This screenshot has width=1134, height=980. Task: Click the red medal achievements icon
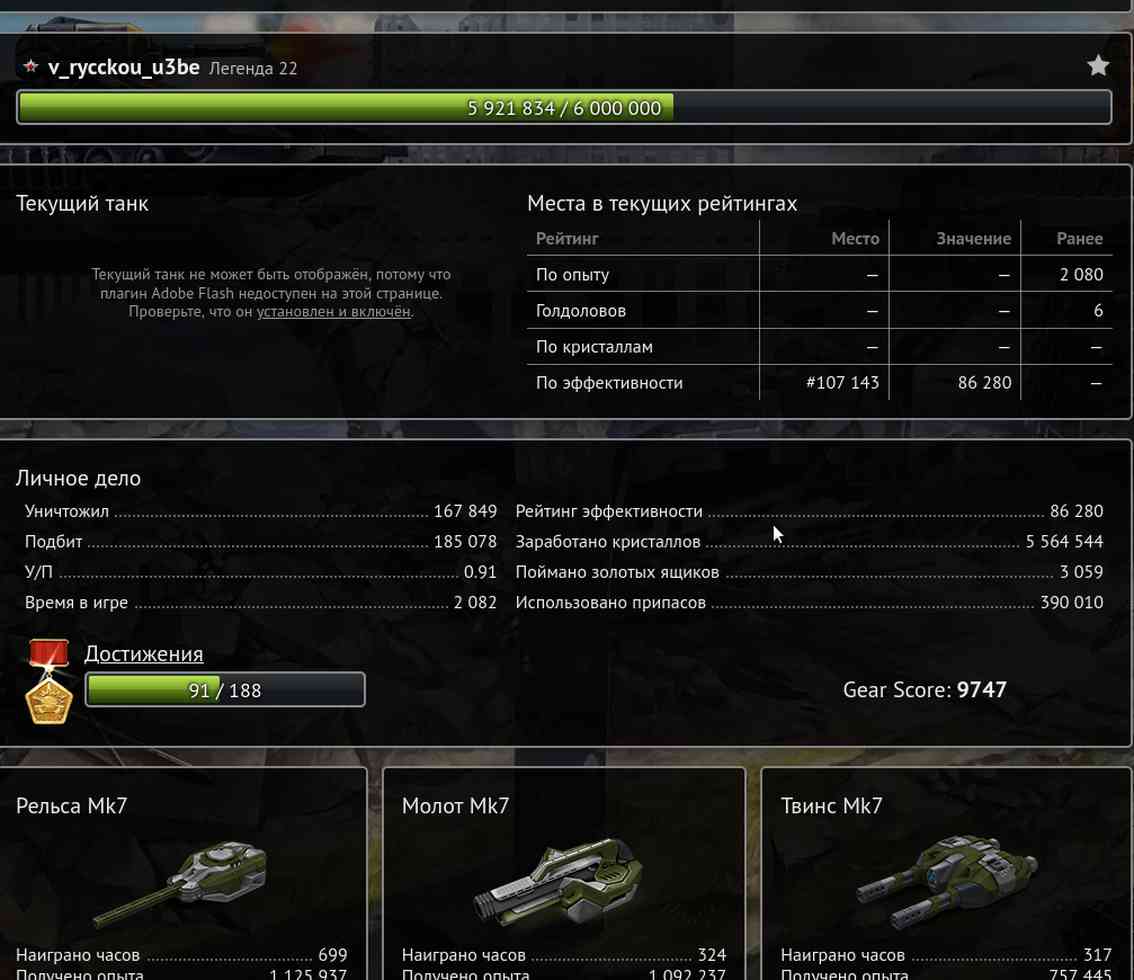[x=48, y=681]
